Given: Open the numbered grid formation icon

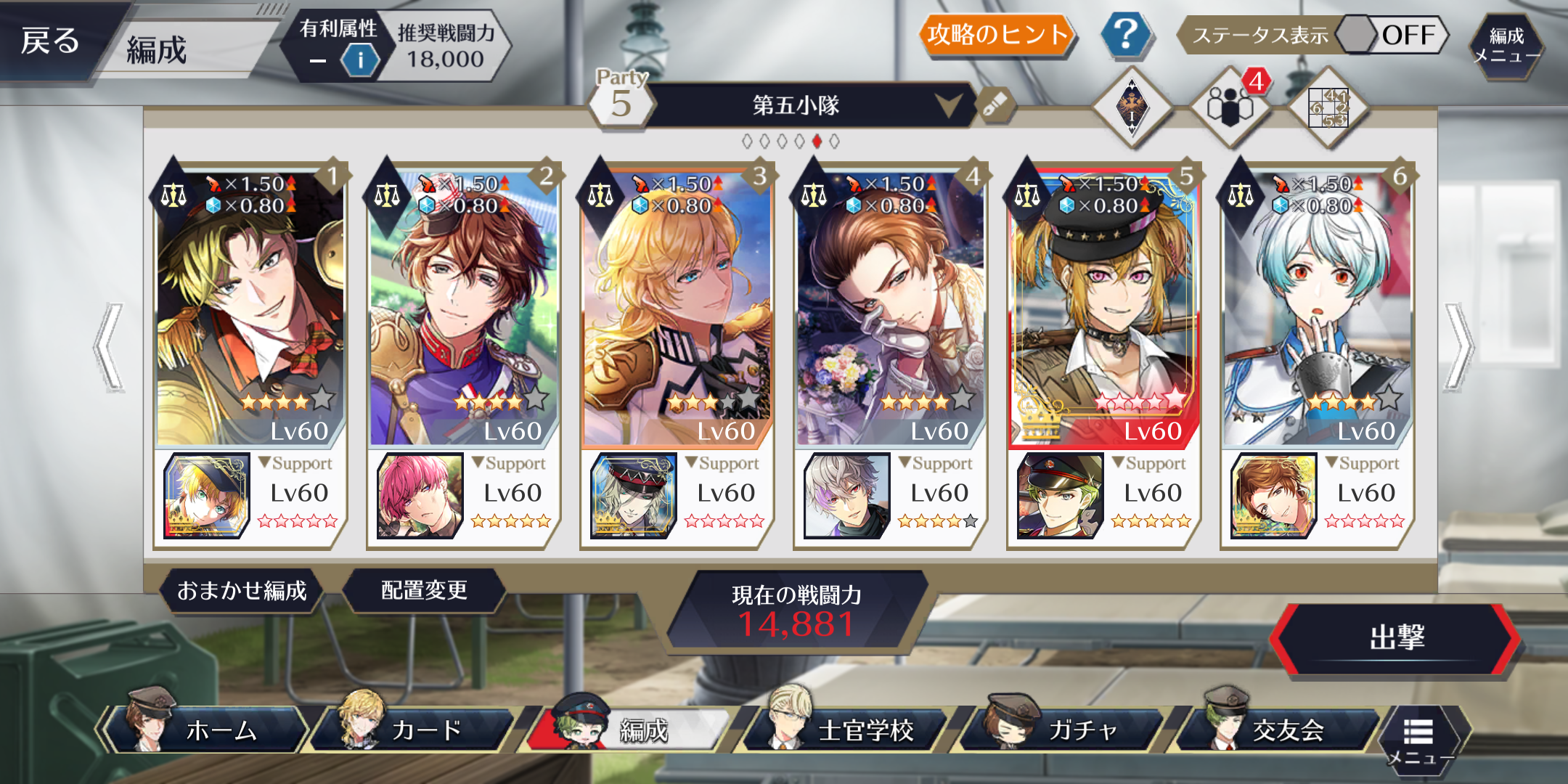Looking at the screenshot, I should click(x=1328, y=109).
